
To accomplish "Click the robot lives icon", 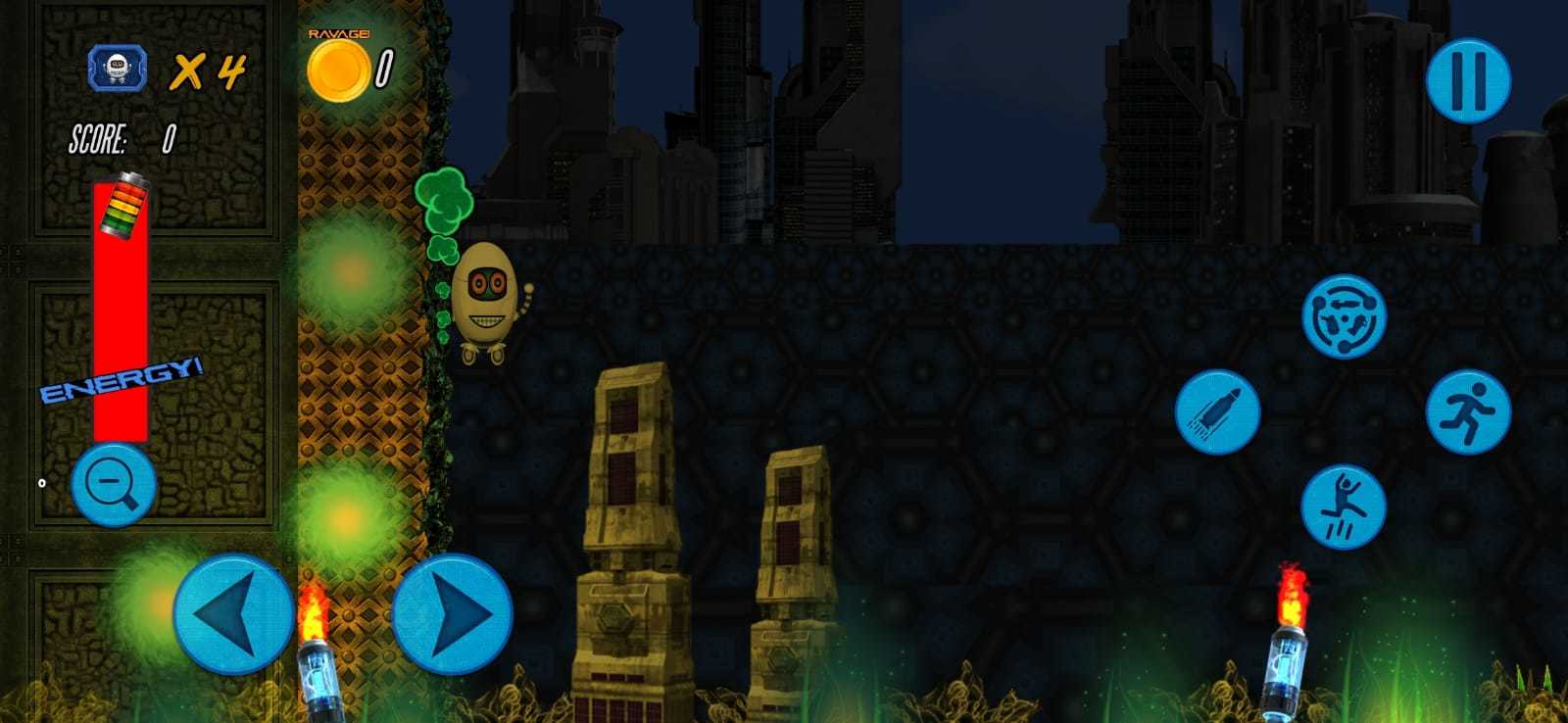I will (117, 67).
